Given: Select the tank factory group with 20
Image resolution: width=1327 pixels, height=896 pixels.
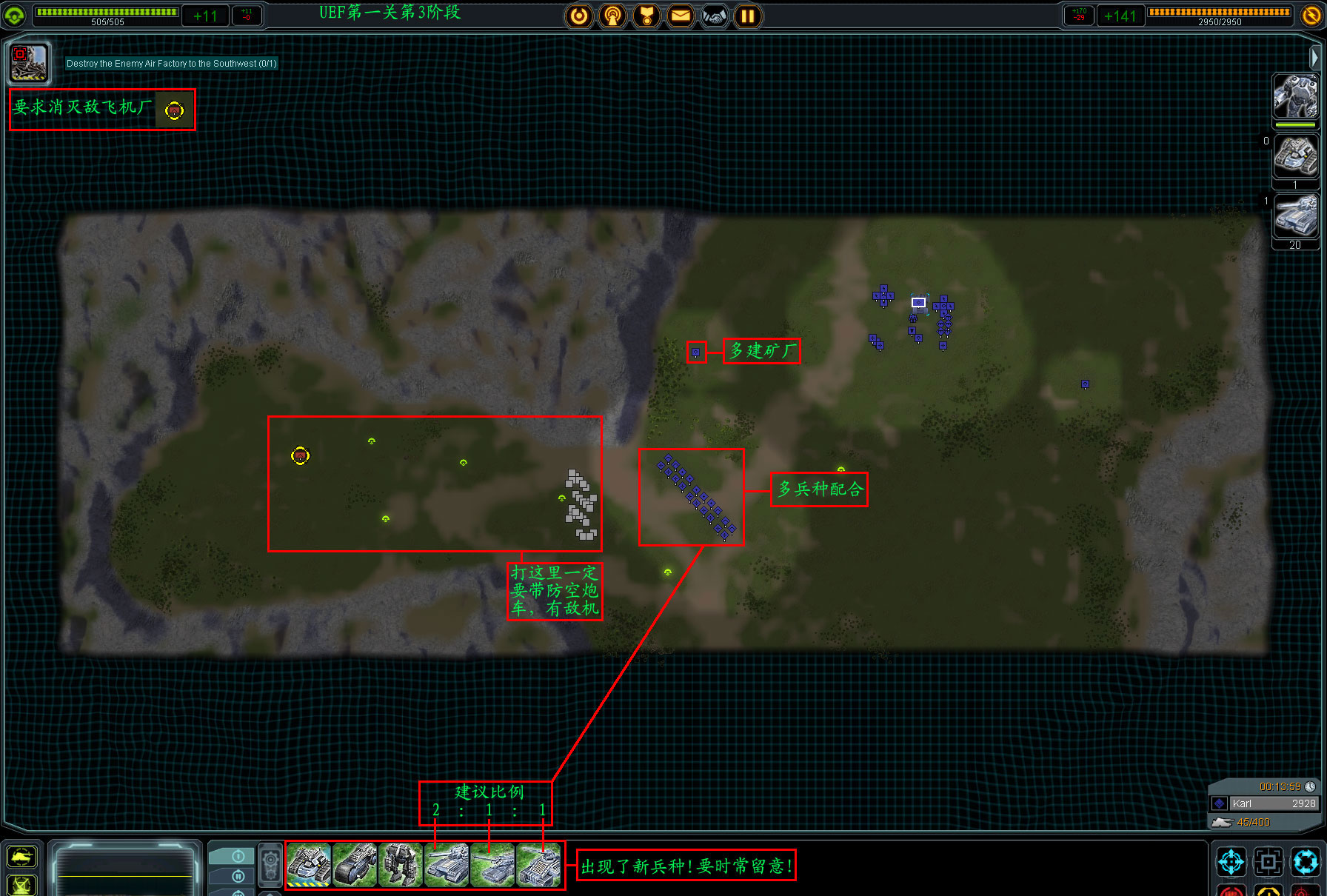Looking at the screenshot, I should click(1294, 215).
